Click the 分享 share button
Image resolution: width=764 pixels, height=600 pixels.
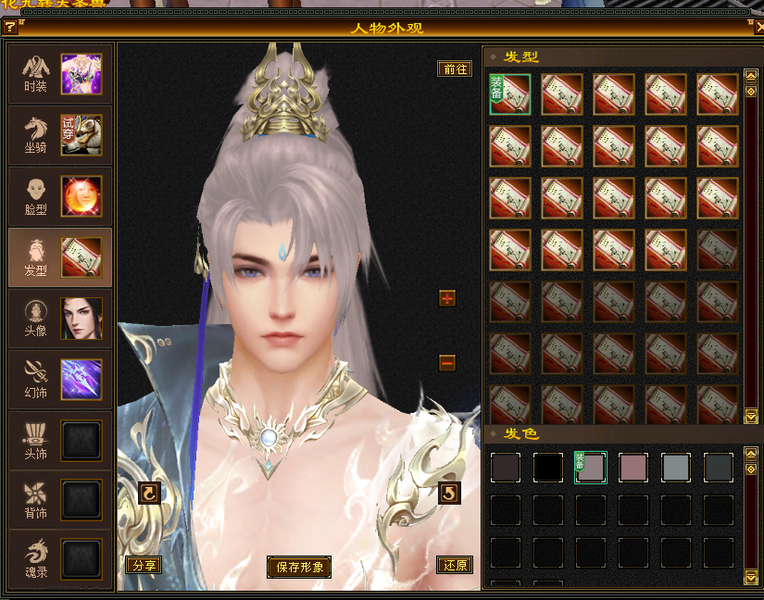tap(144, 565)
